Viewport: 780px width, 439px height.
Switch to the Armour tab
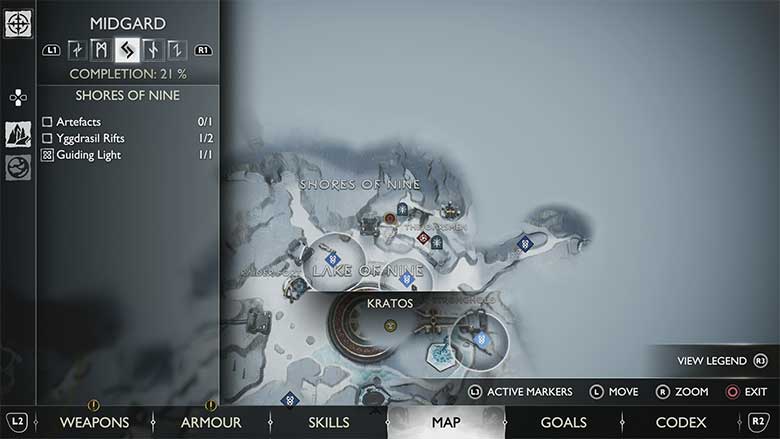tap(211, 422)
